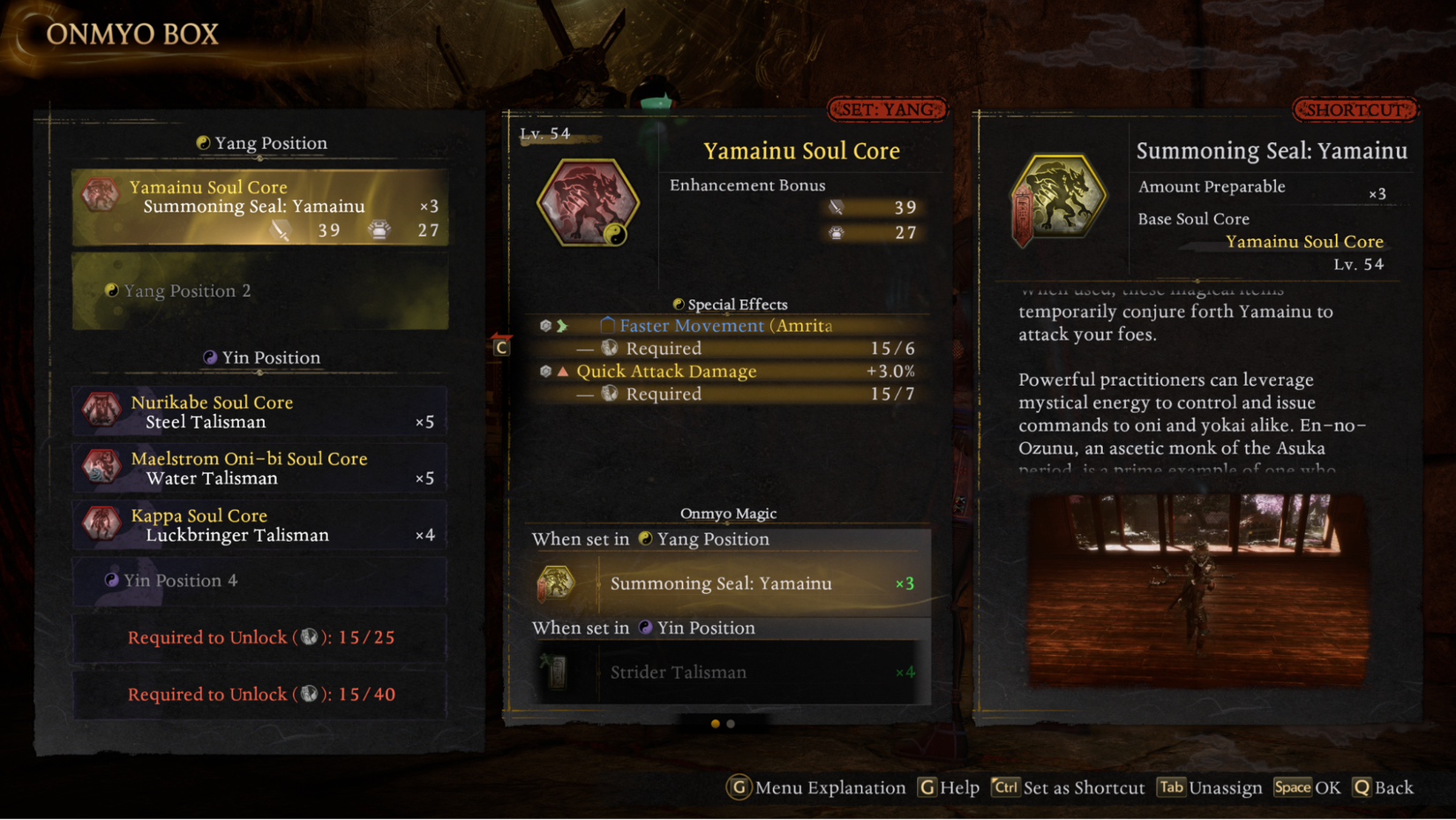Choose Set as Shortcut
1456x820 pixels.
(1068, 787)
